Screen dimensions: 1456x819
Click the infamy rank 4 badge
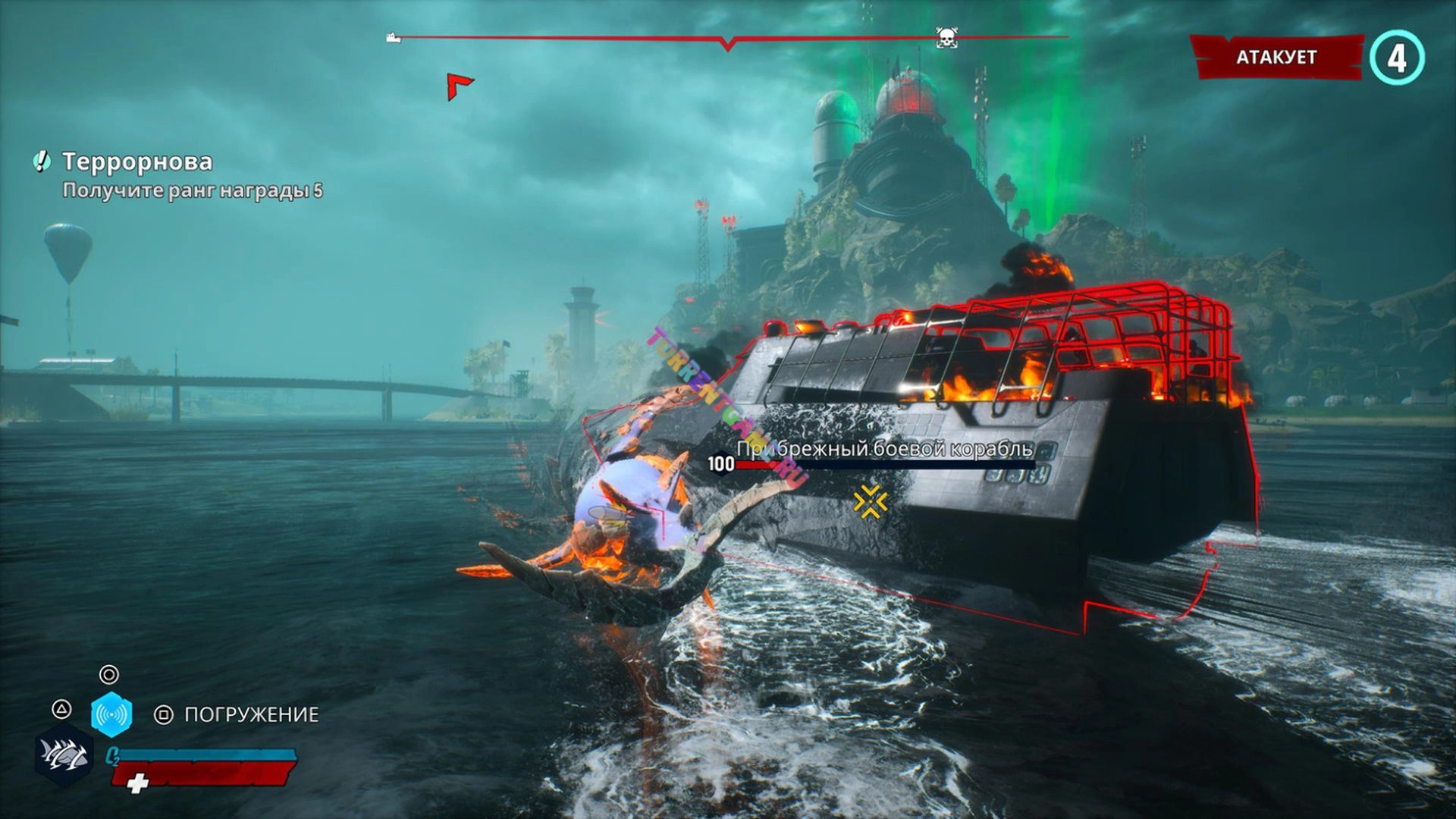(1397, 58)
